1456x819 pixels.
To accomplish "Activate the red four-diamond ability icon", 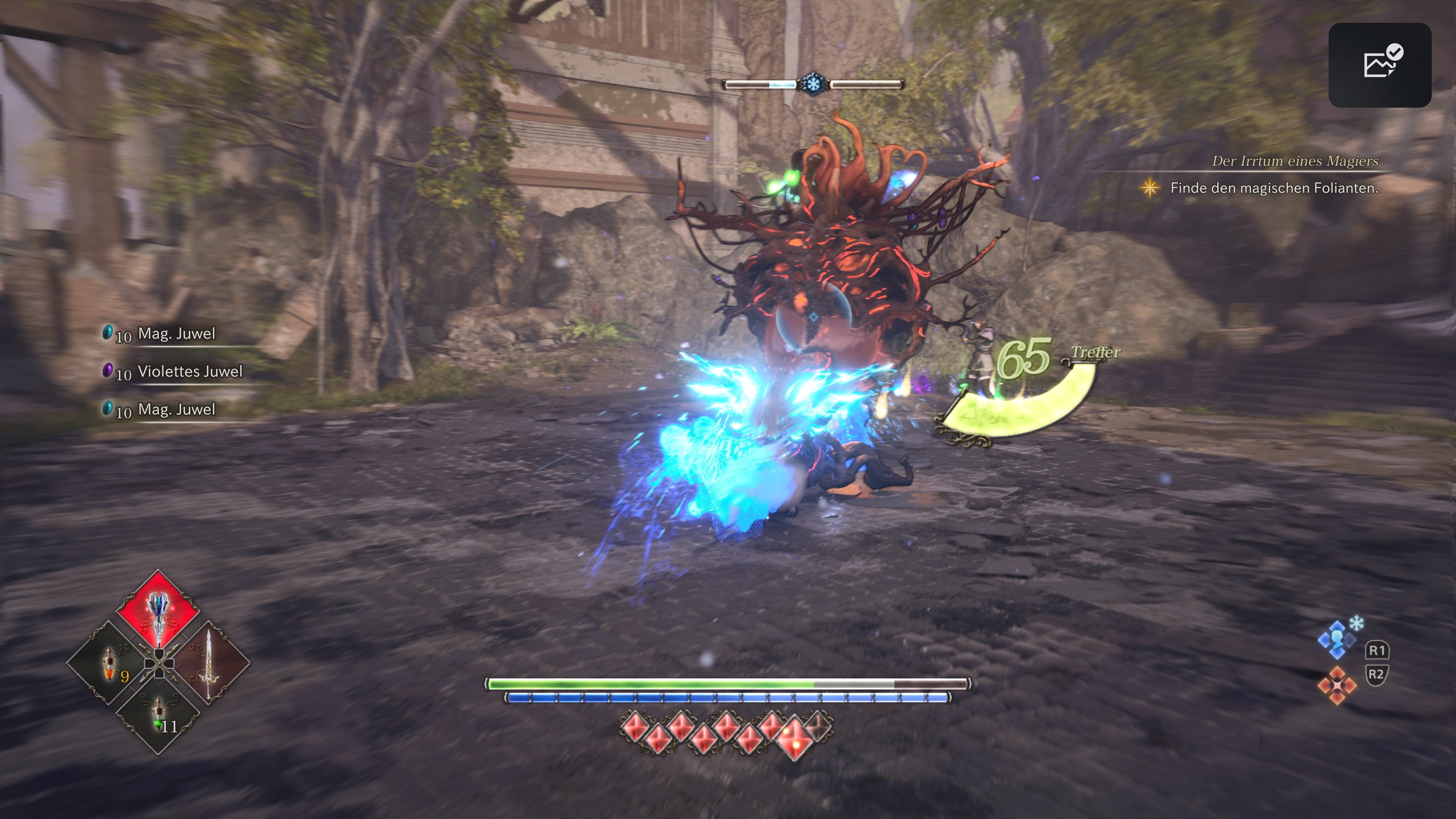I will tap(1337, 686).
